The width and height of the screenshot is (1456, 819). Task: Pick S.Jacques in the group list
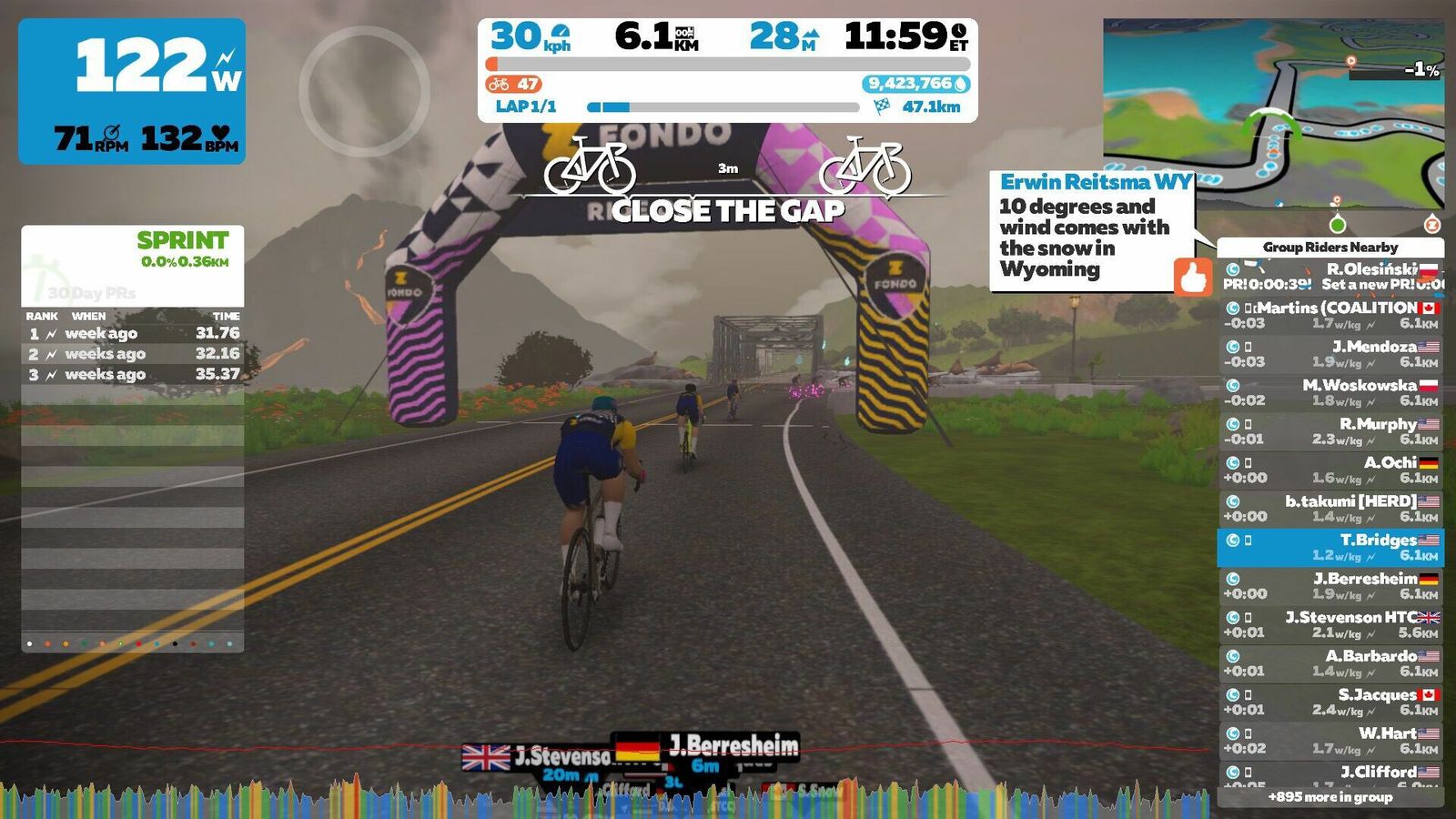click(x=1330, y=702)
